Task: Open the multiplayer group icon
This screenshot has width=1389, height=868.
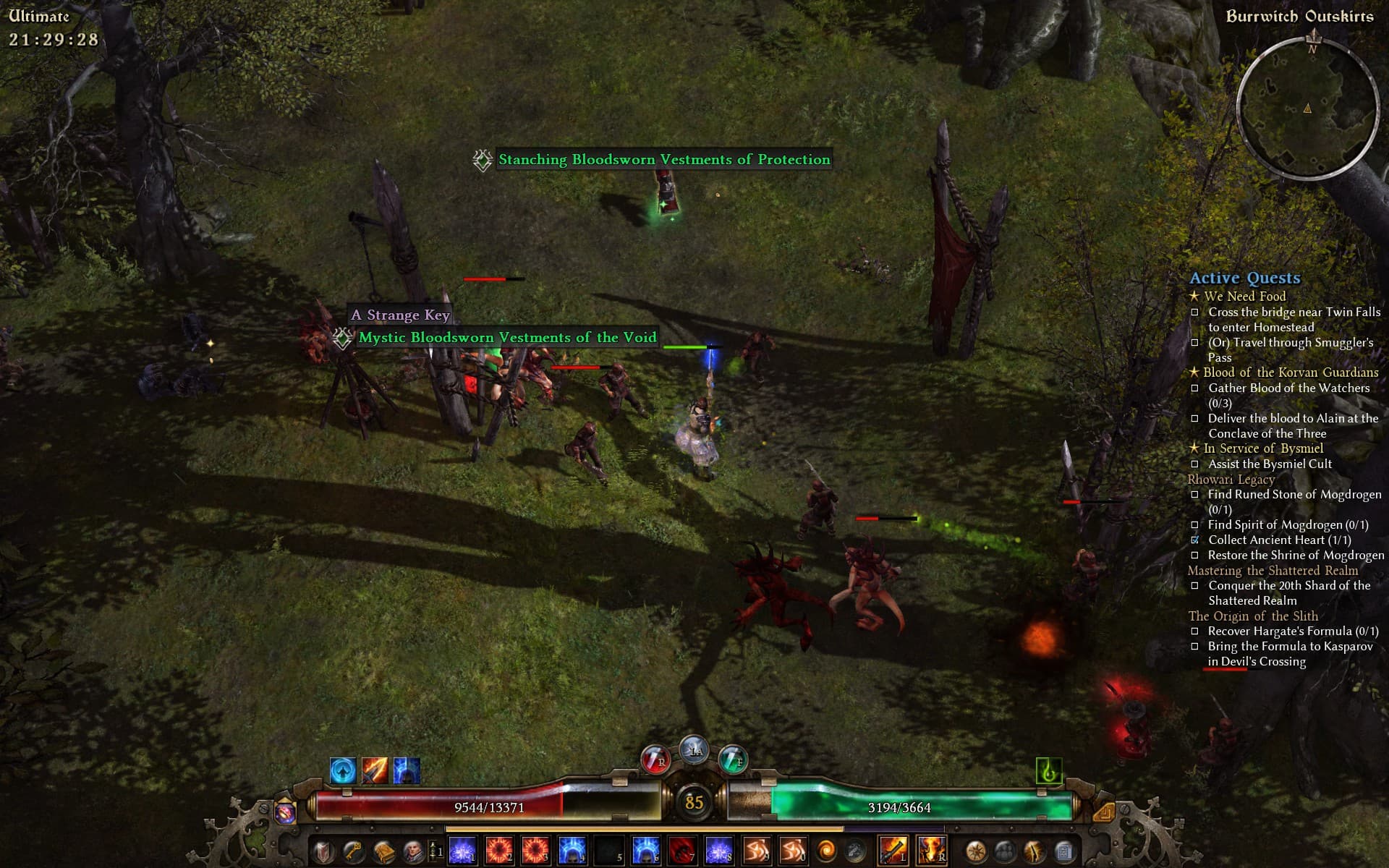Action: (1005, 851)
